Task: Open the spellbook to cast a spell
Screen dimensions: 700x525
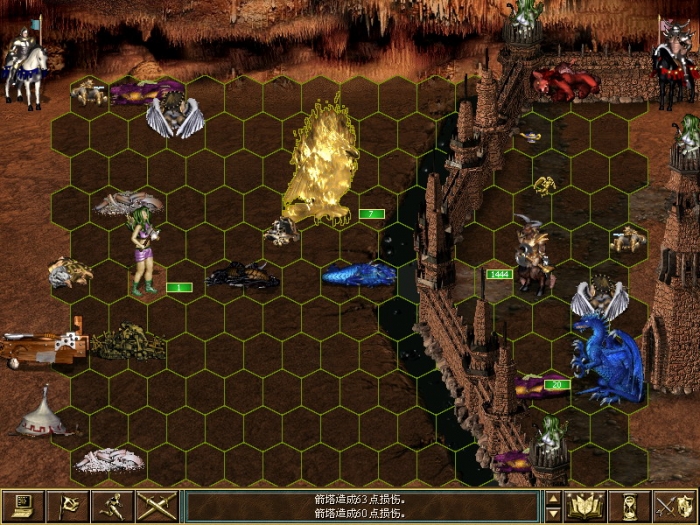Action: [x=584, y=505]
